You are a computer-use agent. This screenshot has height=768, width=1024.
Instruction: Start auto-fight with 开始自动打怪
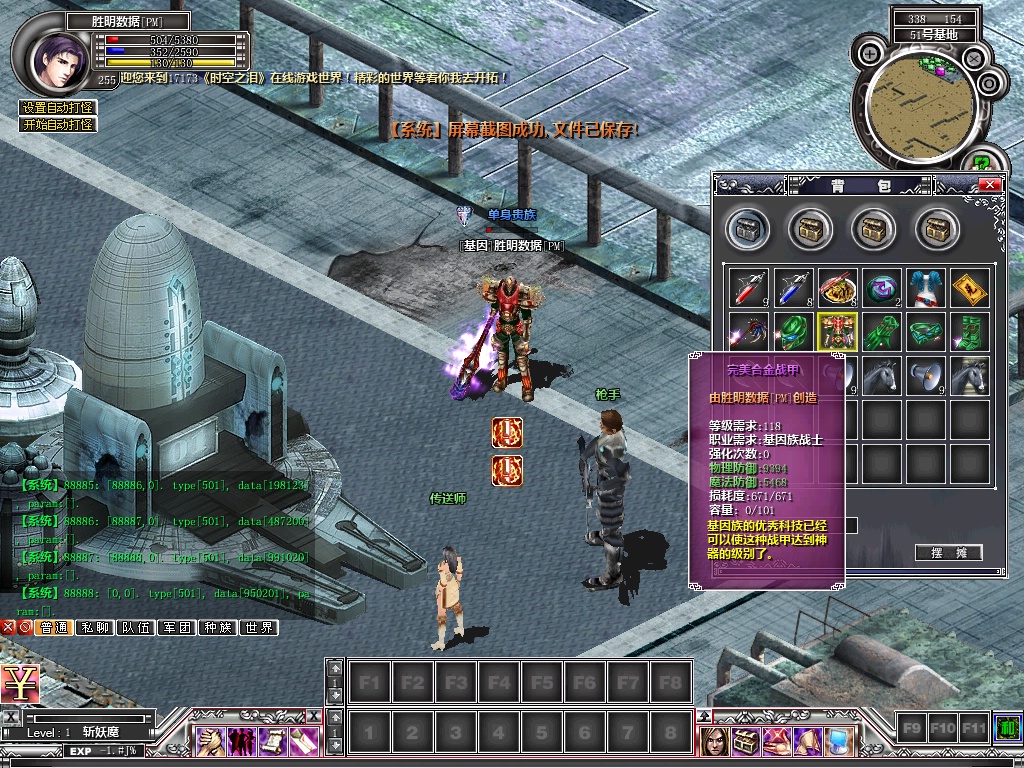[58, 125]
